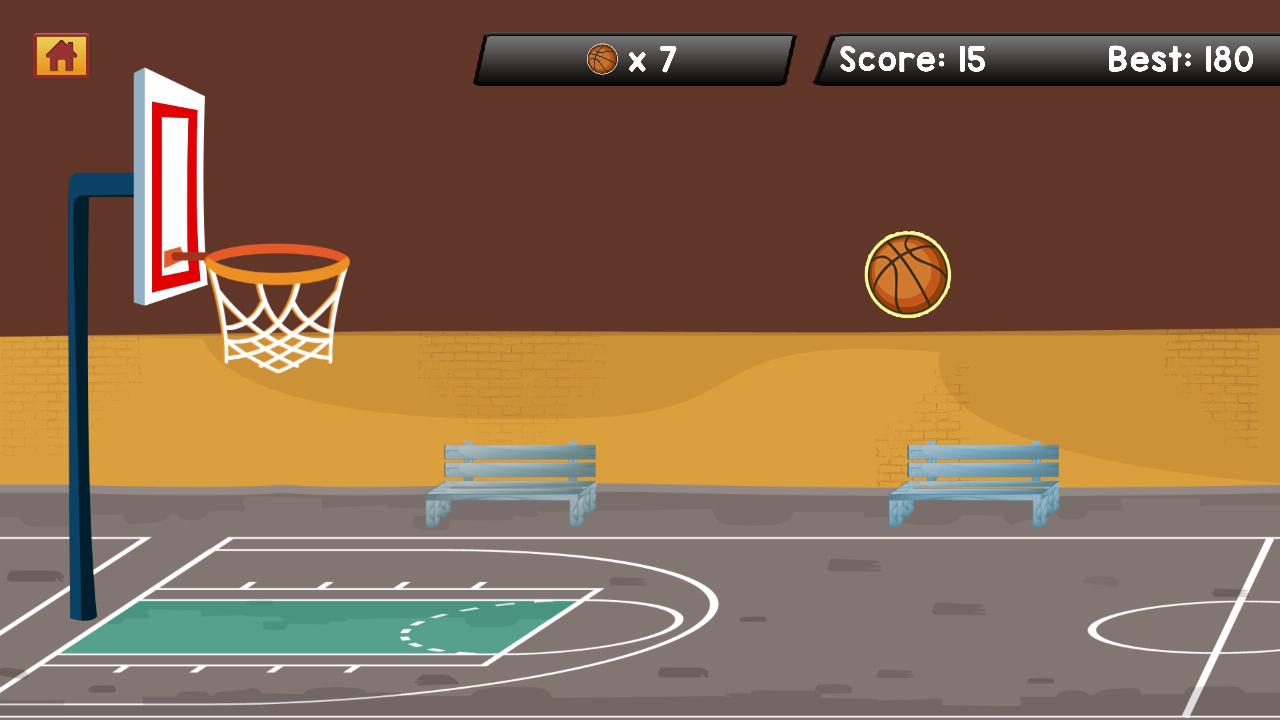The image size is (1280, 720).
Task: Open the Score: 15 display panel
Action: click(912, 60)
